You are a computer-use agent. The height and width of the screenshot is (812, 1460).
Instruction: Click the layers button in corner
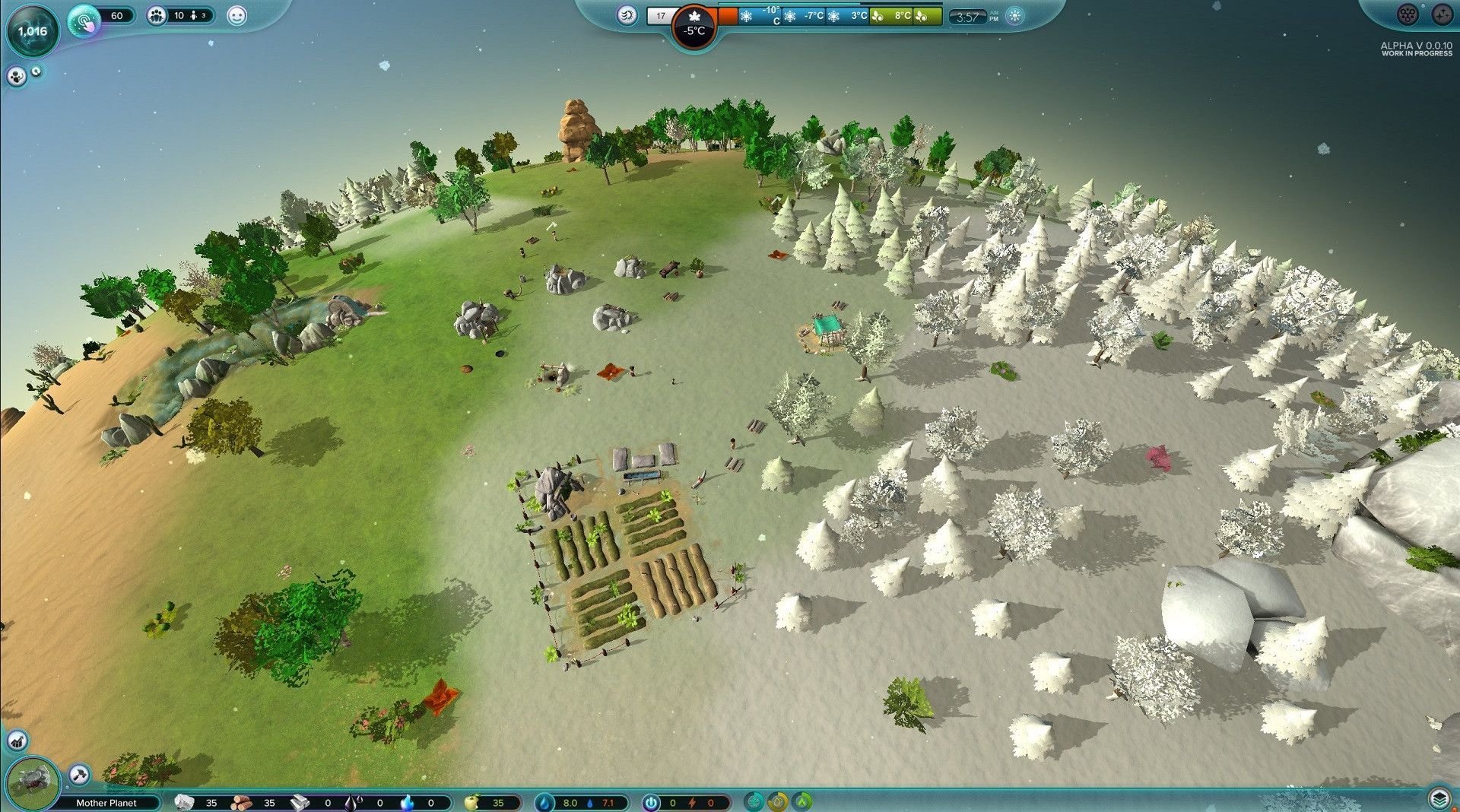[1438, 798]
